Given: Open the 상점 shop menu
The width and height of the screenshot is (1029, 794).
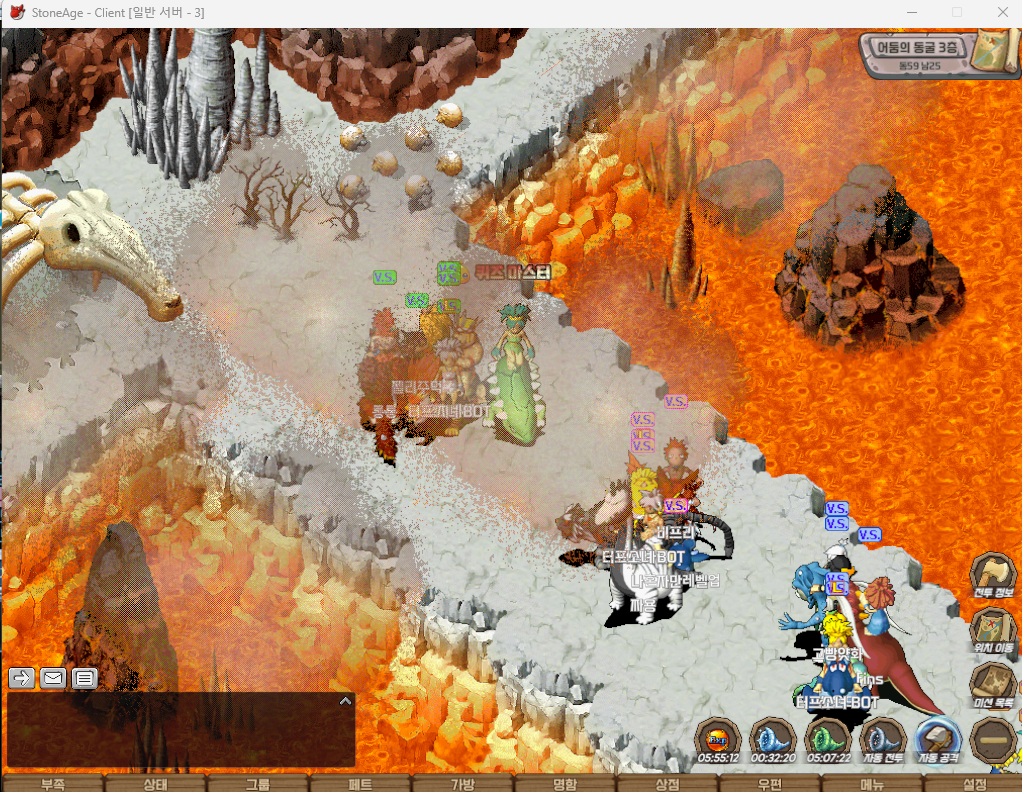Looking at the screenshot, I should point(667,785).
